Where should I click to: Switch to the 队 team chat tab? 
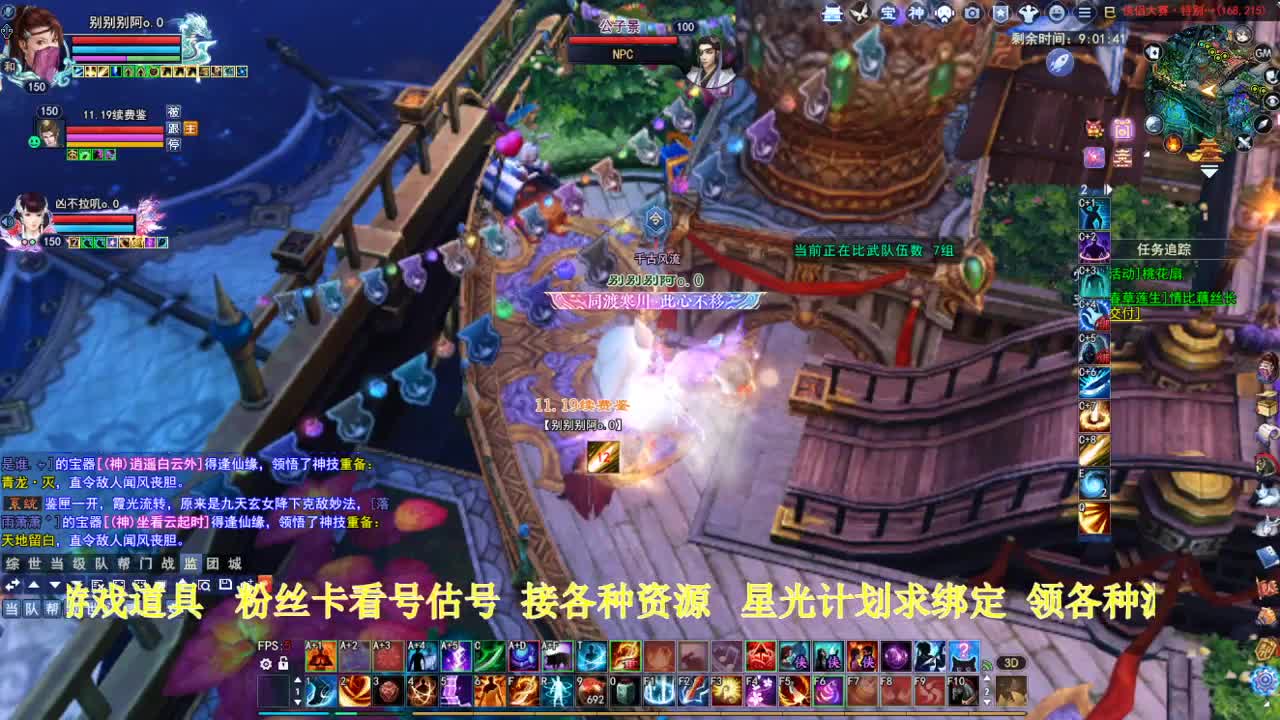tap(98, 563)
